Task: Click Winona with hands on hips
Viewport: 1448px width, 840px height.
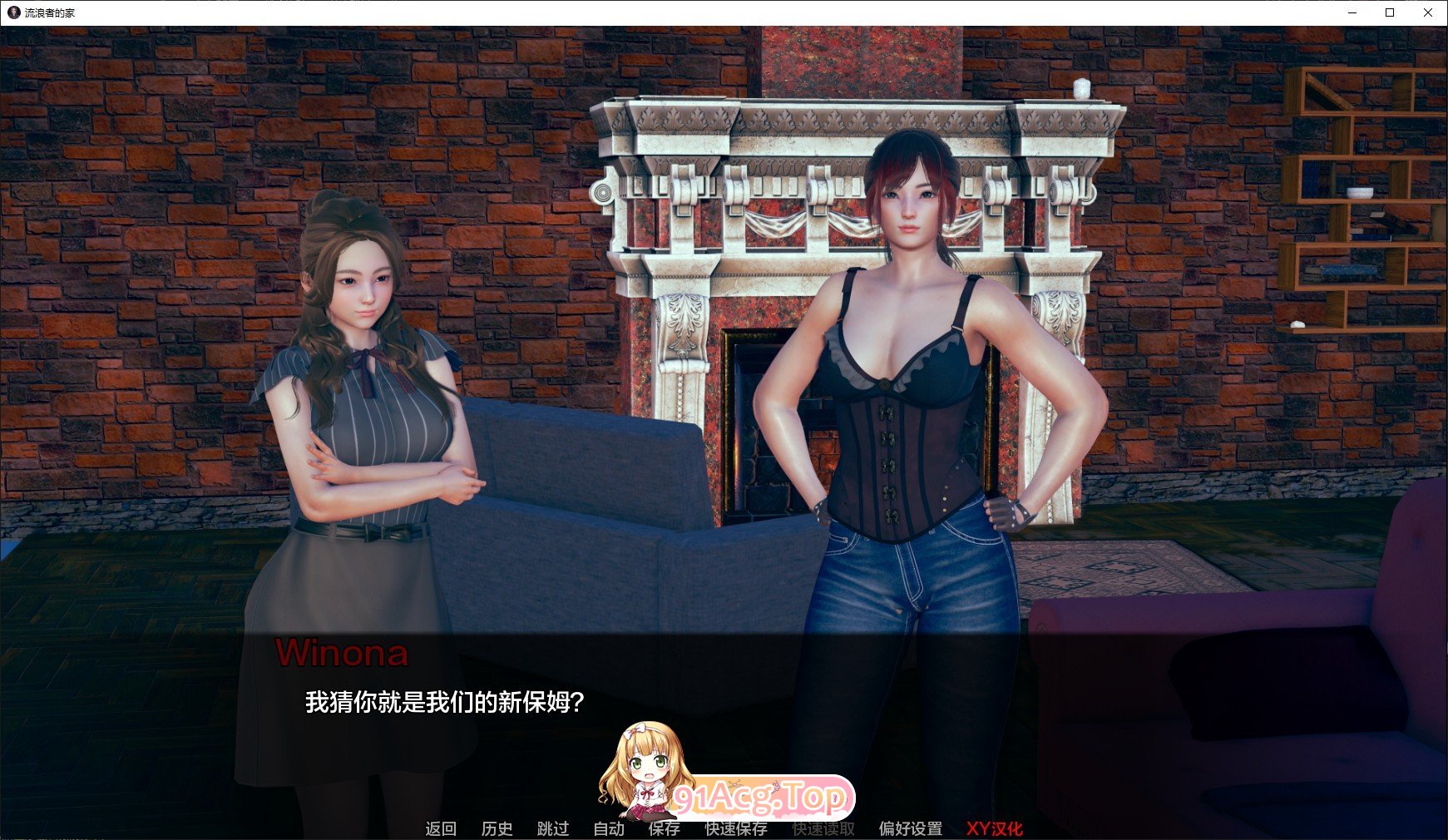Action: (915, 374)
